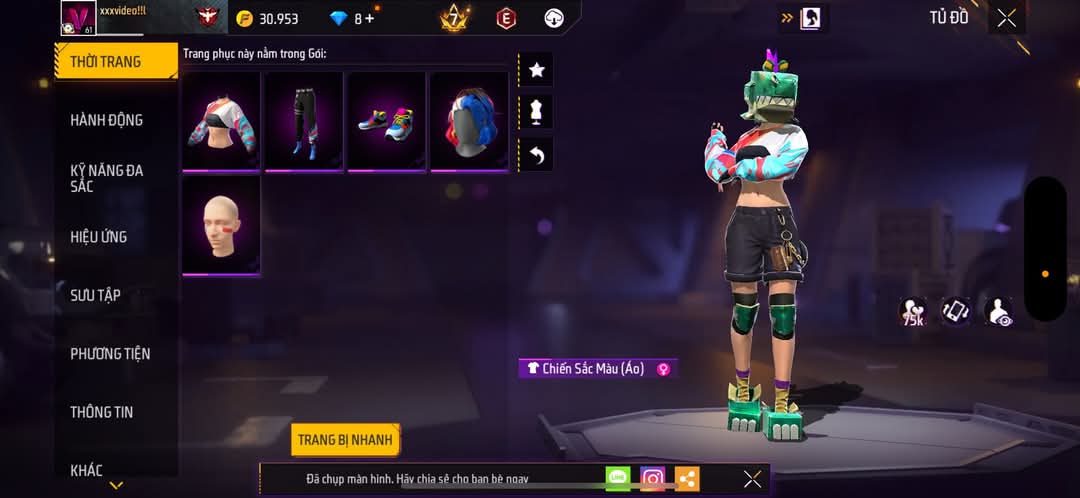The image size is (1080, 498).
Task: Open the SƯU TẬP tab
Action: (95, 295)
